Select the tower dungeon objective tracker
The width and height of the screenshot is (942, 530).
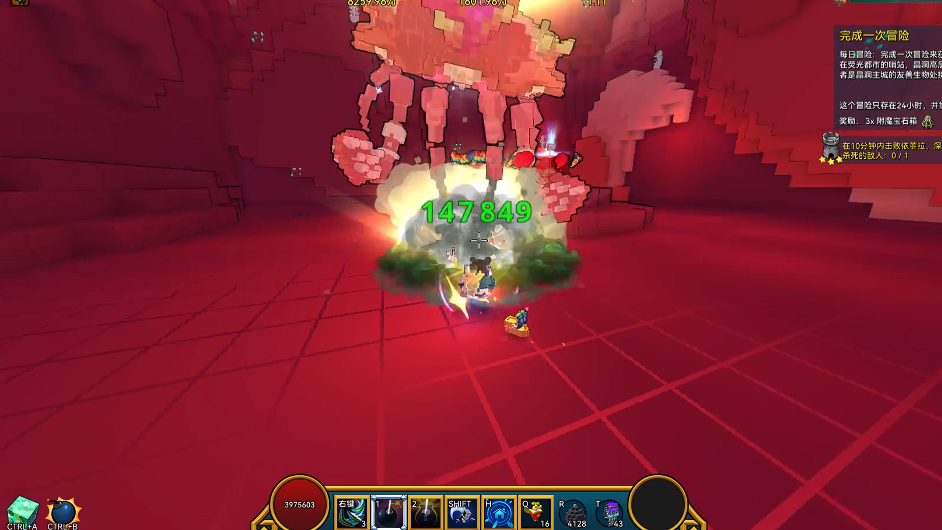830,147
